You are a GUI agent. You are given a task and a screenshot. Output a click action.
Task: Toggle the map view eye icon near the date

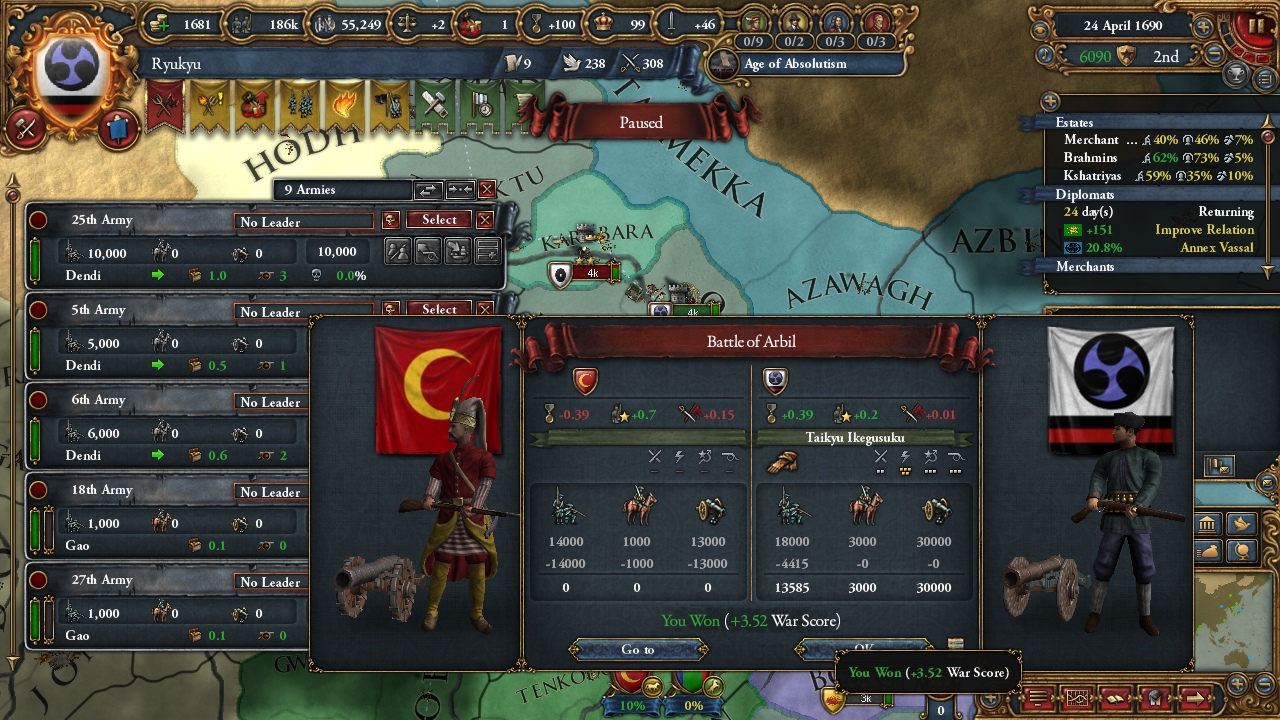[1038, 28]
